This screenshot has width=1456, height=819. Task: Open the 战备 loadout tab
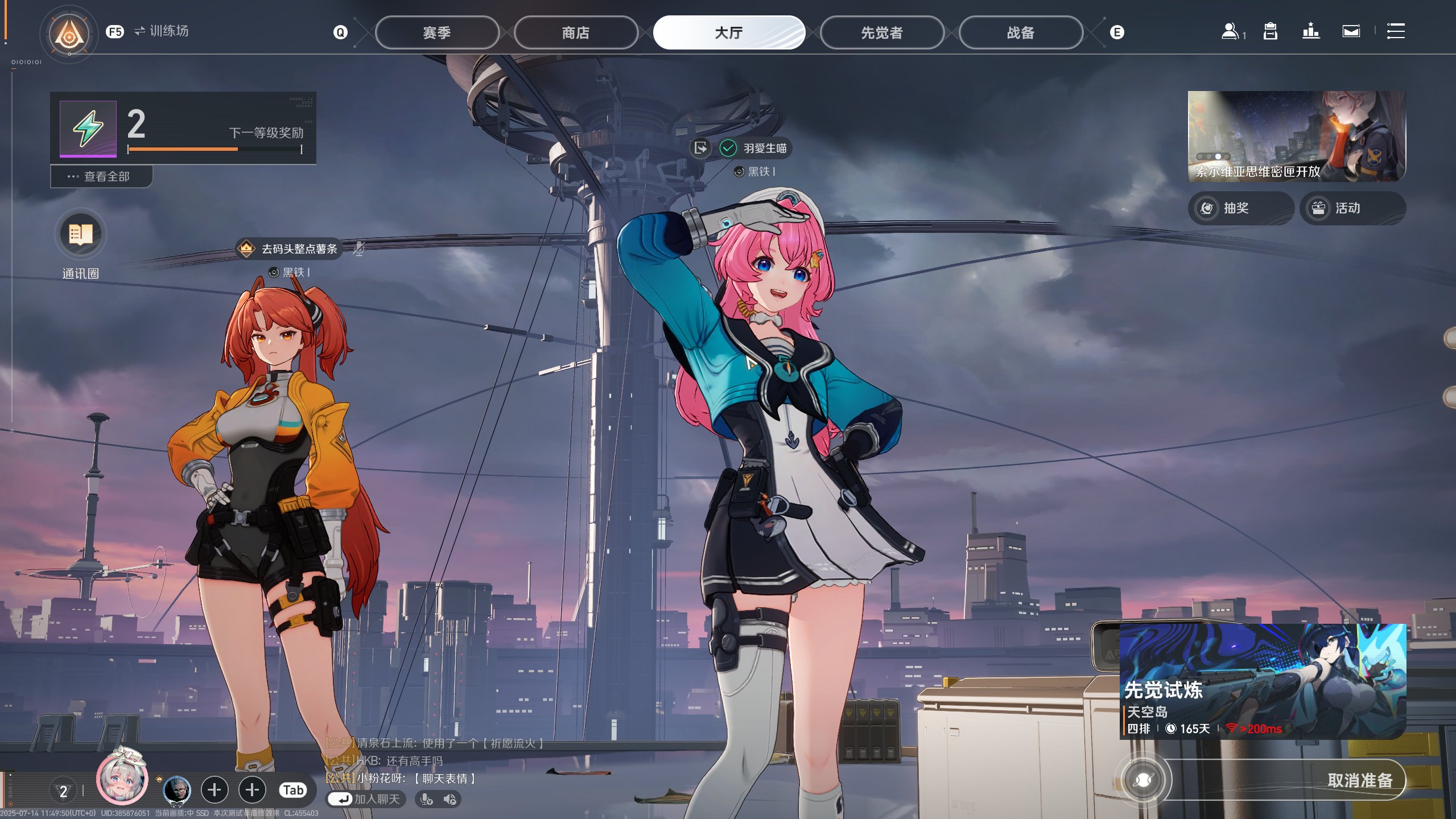point(1020,32)
